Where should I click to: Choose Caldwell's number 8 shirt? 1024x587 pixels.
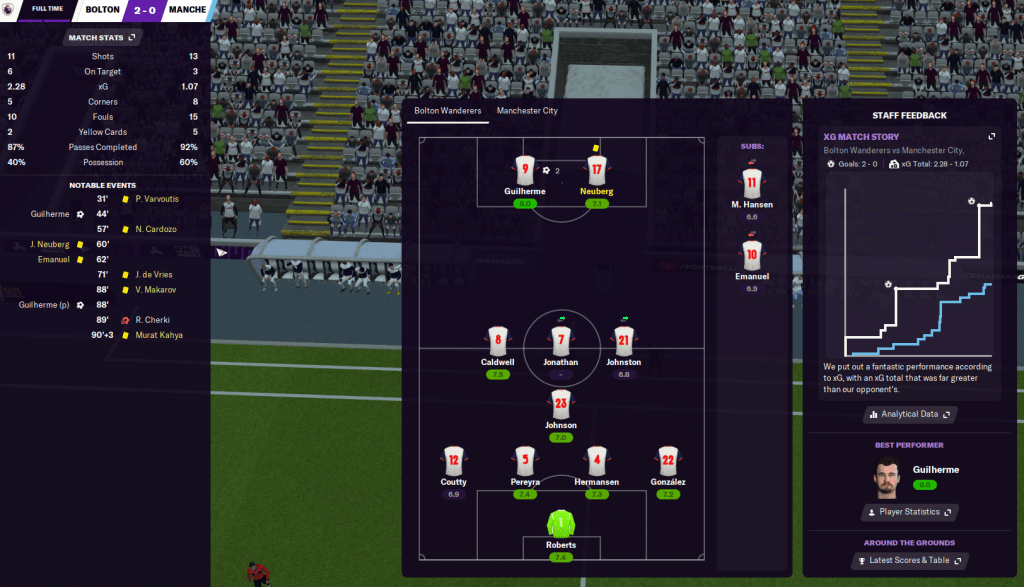(x=497, y=340)
